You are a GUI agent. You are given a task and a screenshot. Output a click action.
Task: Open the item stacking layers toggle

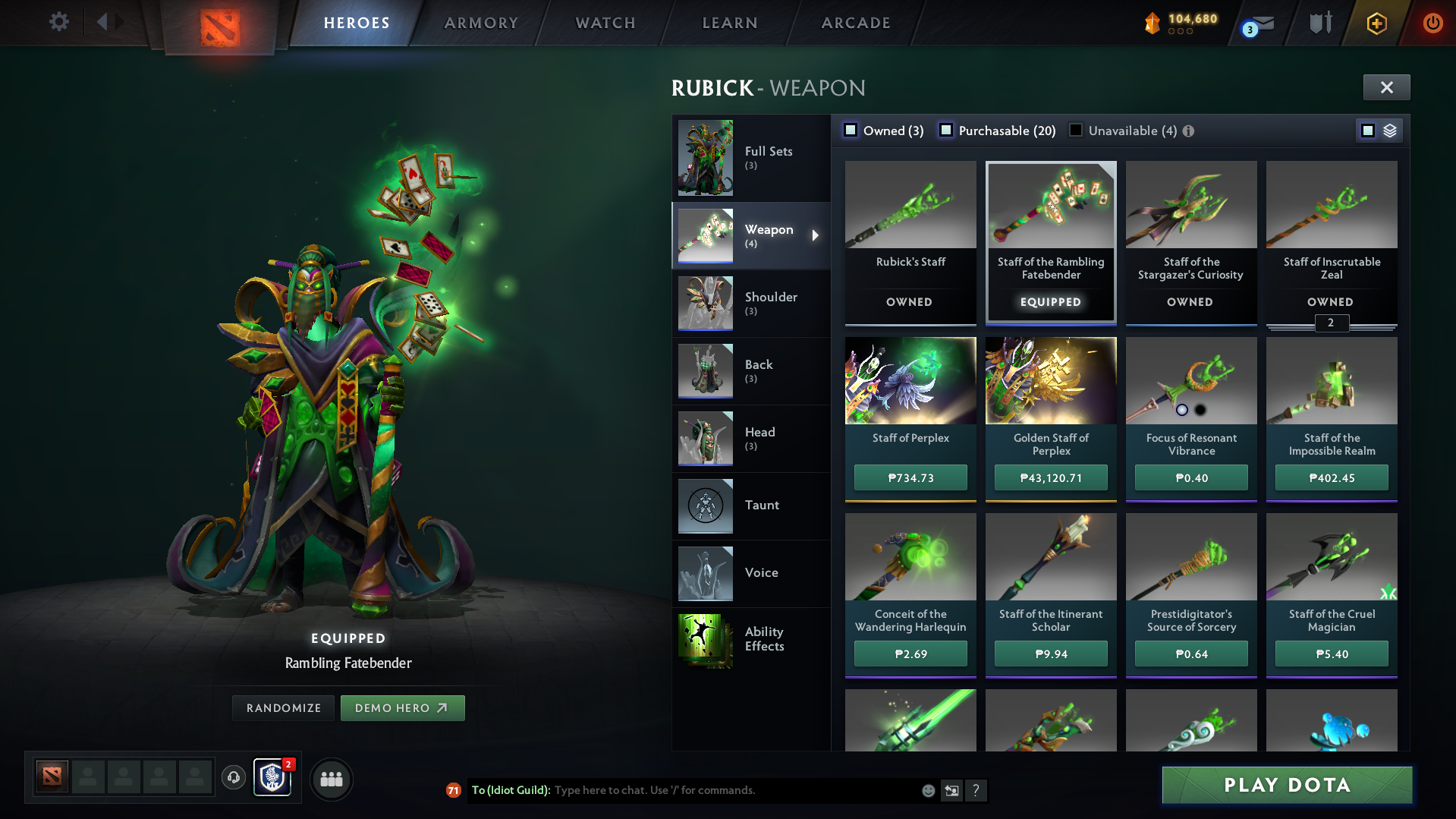(x=1388, y=130)
